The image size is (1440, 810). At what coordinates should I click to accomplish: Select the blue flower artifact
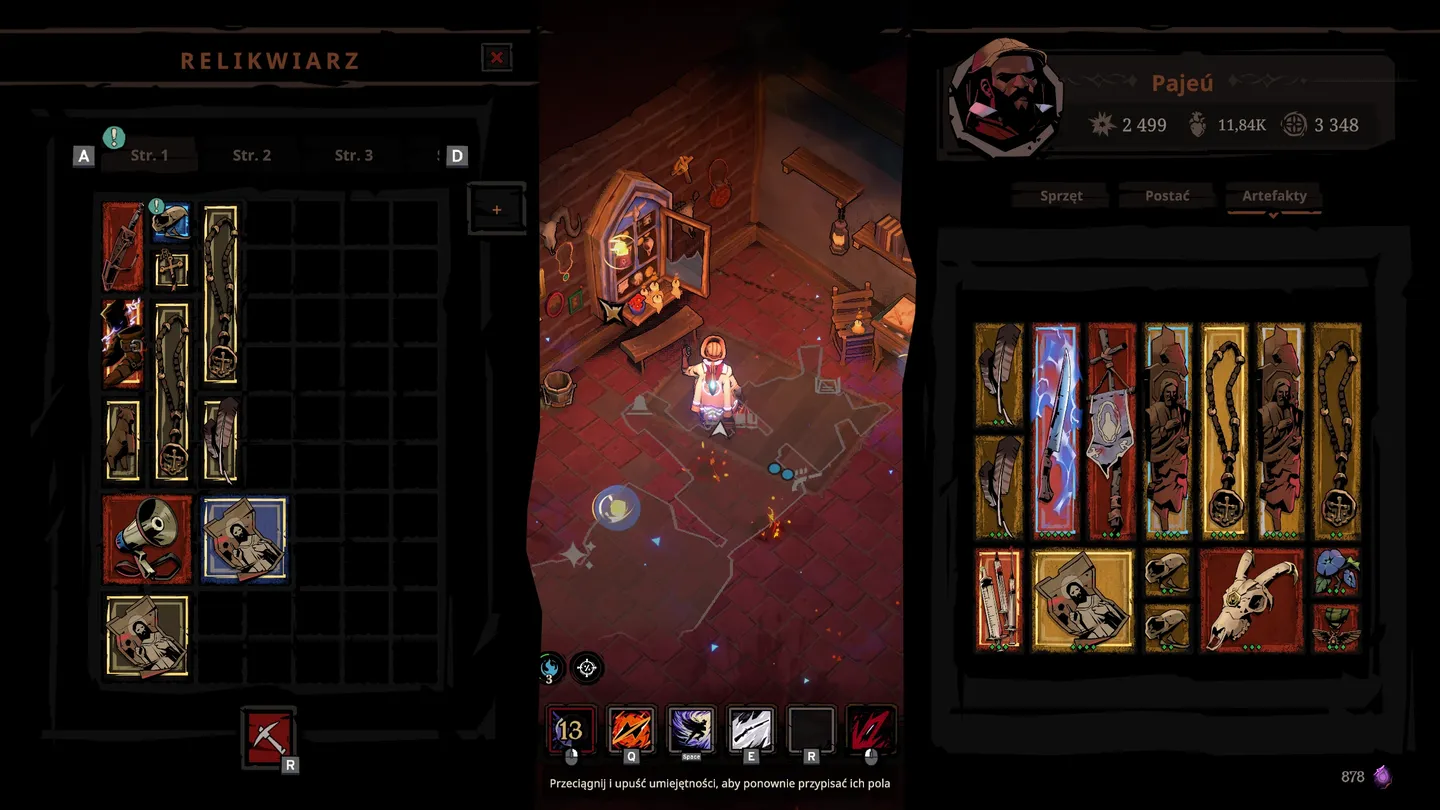point(1336,572)
